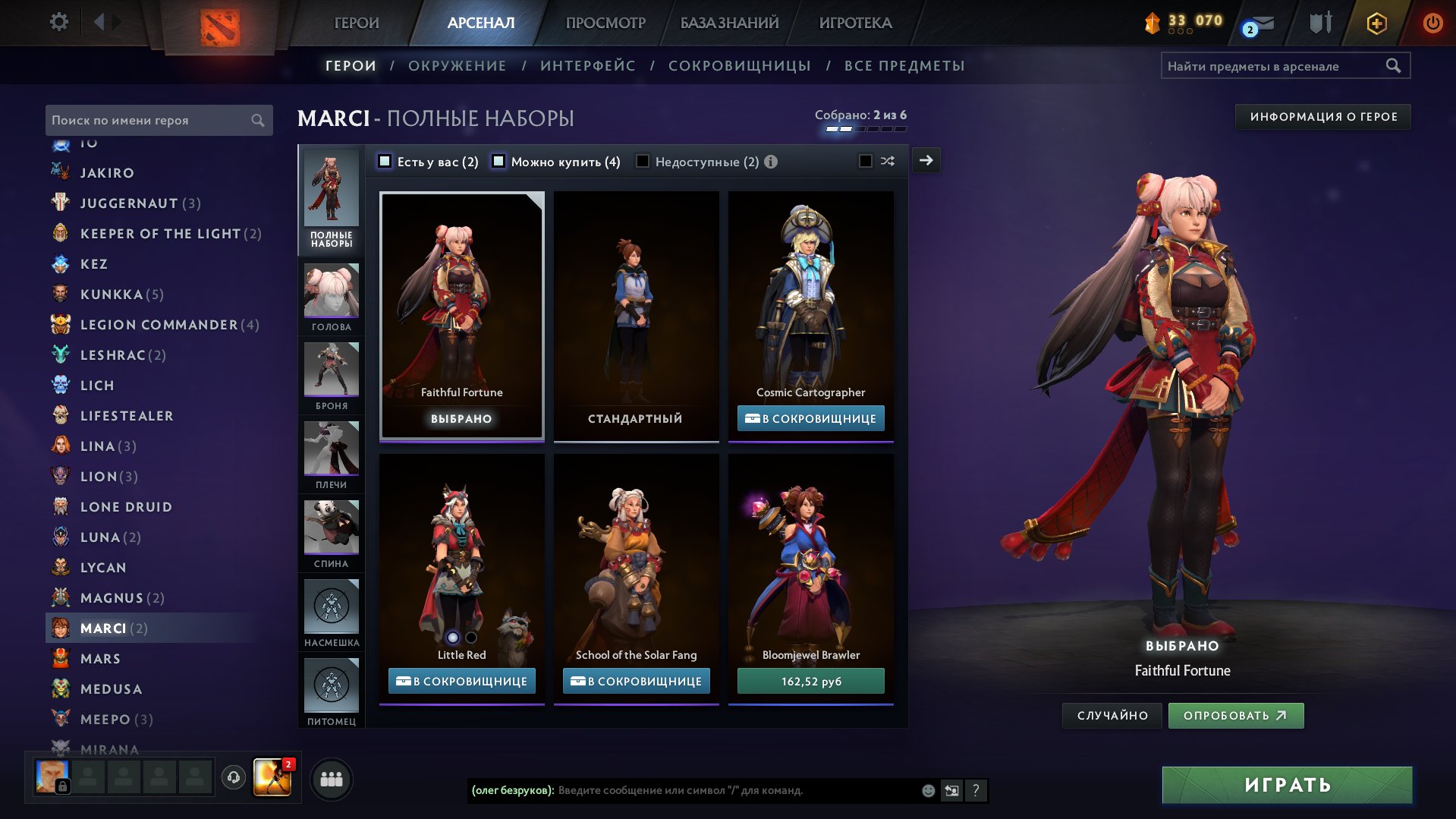Open the СОКРОВИЩНИЦЫ armory section
Image resolution: width=1456 pixels, height=819 pixels.
739,66
